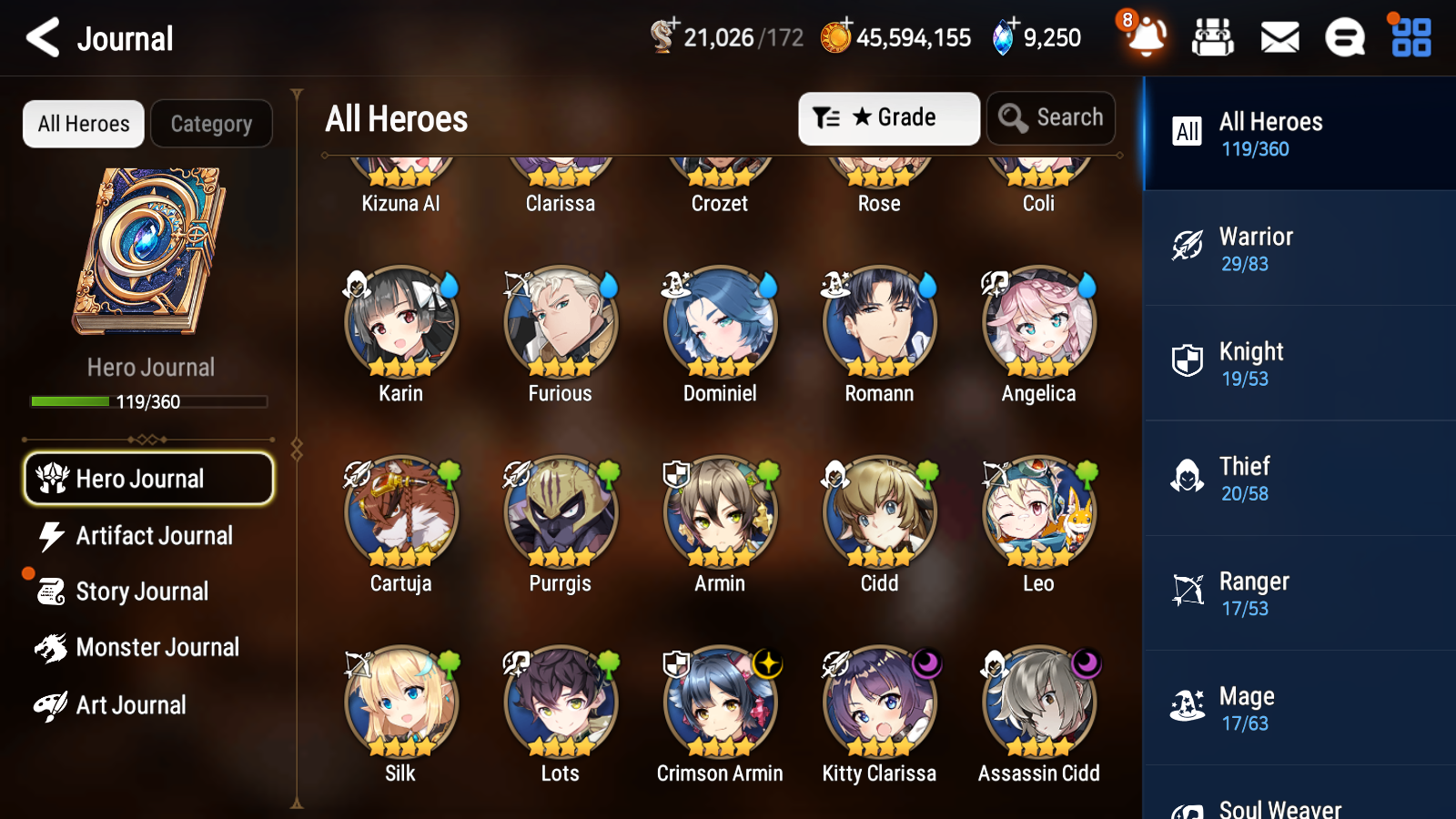Select the All Heroes tab
Screen dimensions: 1456x819
coord(83,124)
